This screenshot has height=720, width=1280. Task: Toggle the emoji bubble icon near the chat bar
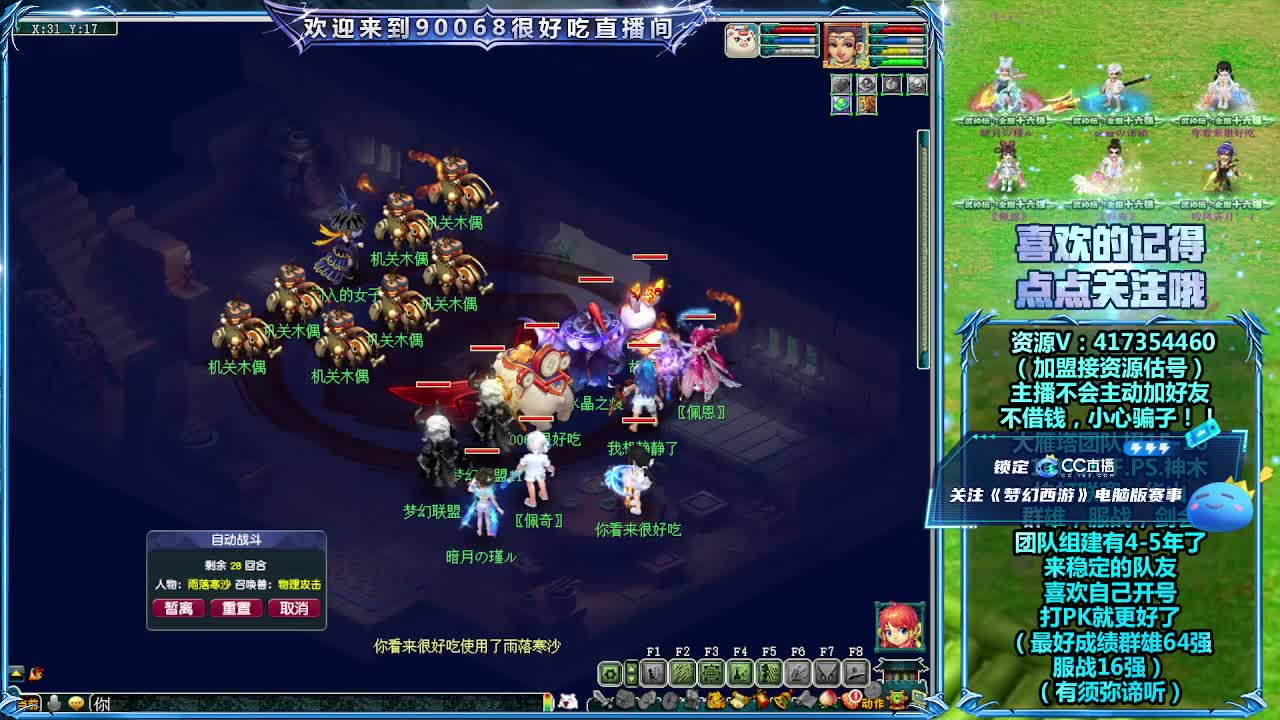(77, 704)
